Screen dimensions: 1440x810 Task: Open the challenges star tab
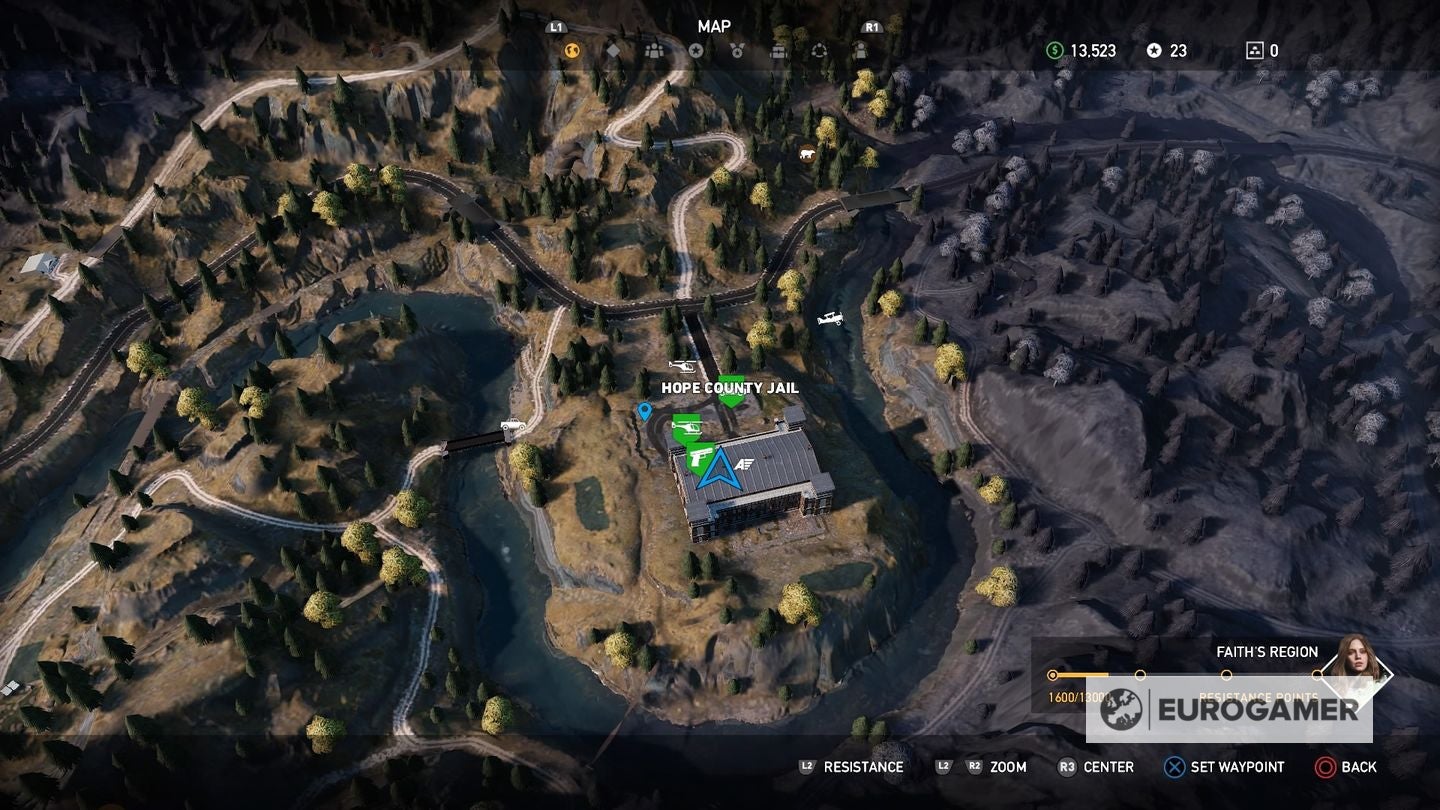point(696,50)
